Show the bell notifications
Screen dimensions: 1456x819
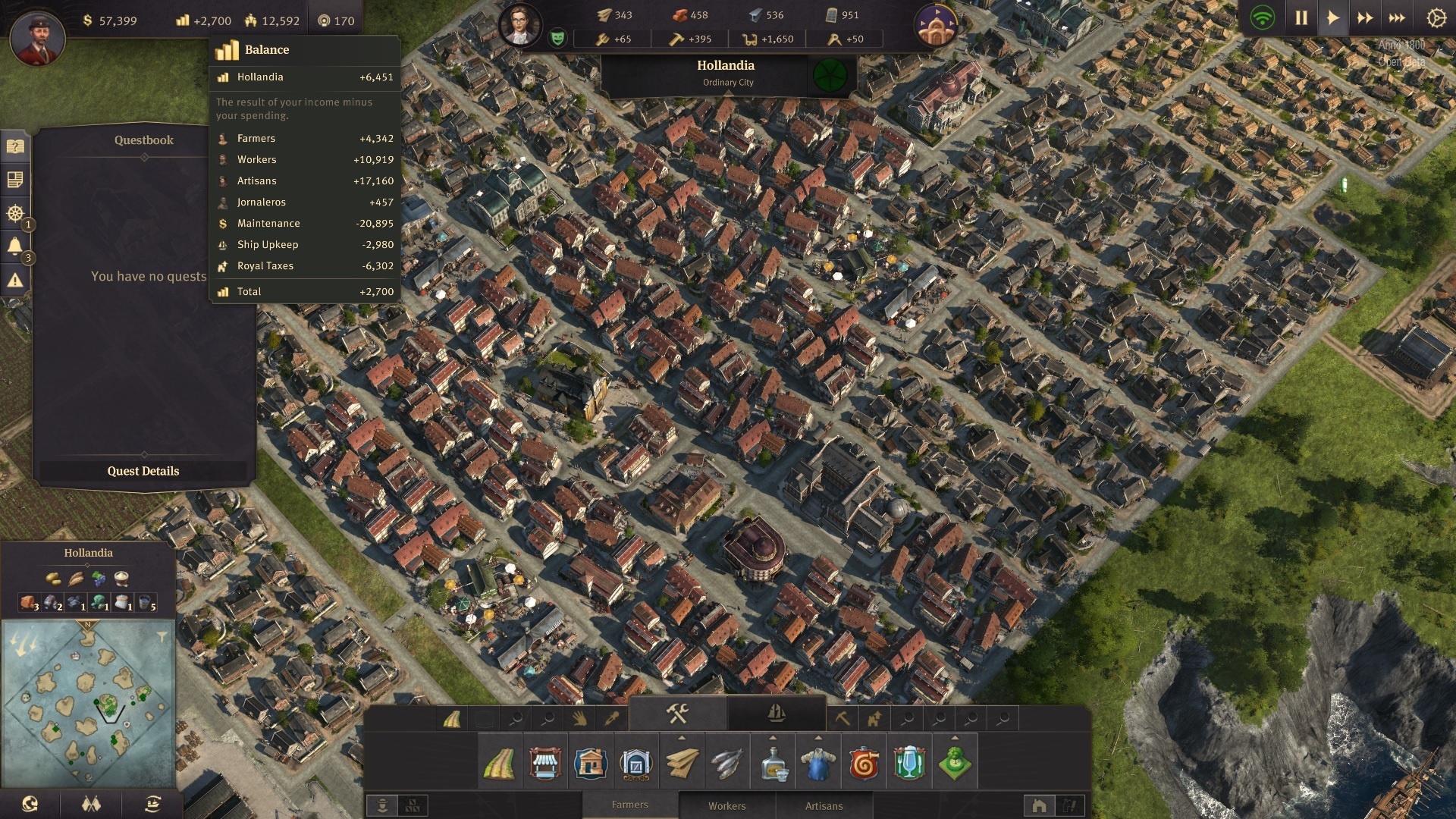[x=15, y=246]
